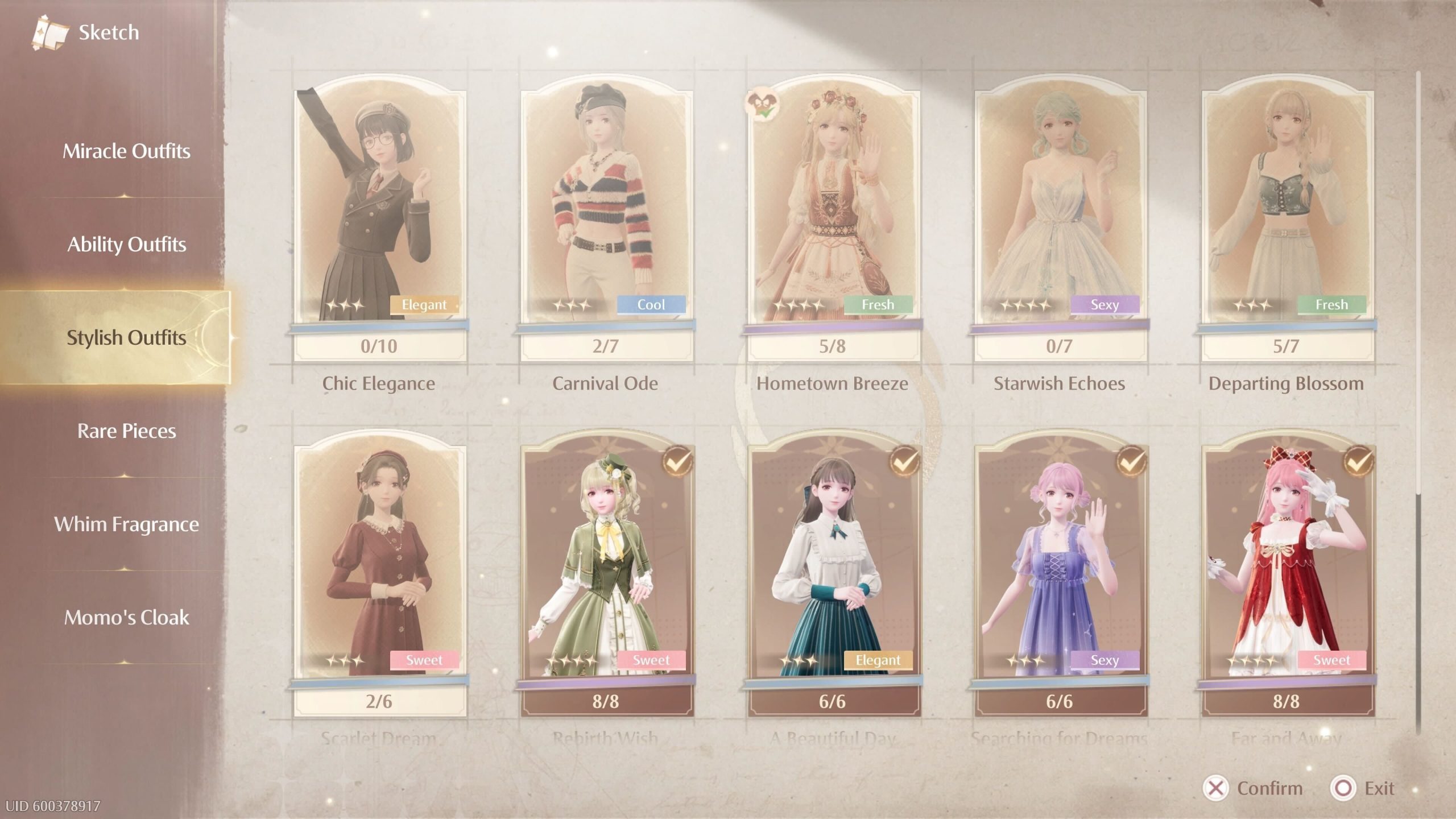Image resolution: width=1456 pixels, height=819 pixels.
Task: Expand the Whim Fragrance section
Action: pos(126,524)
